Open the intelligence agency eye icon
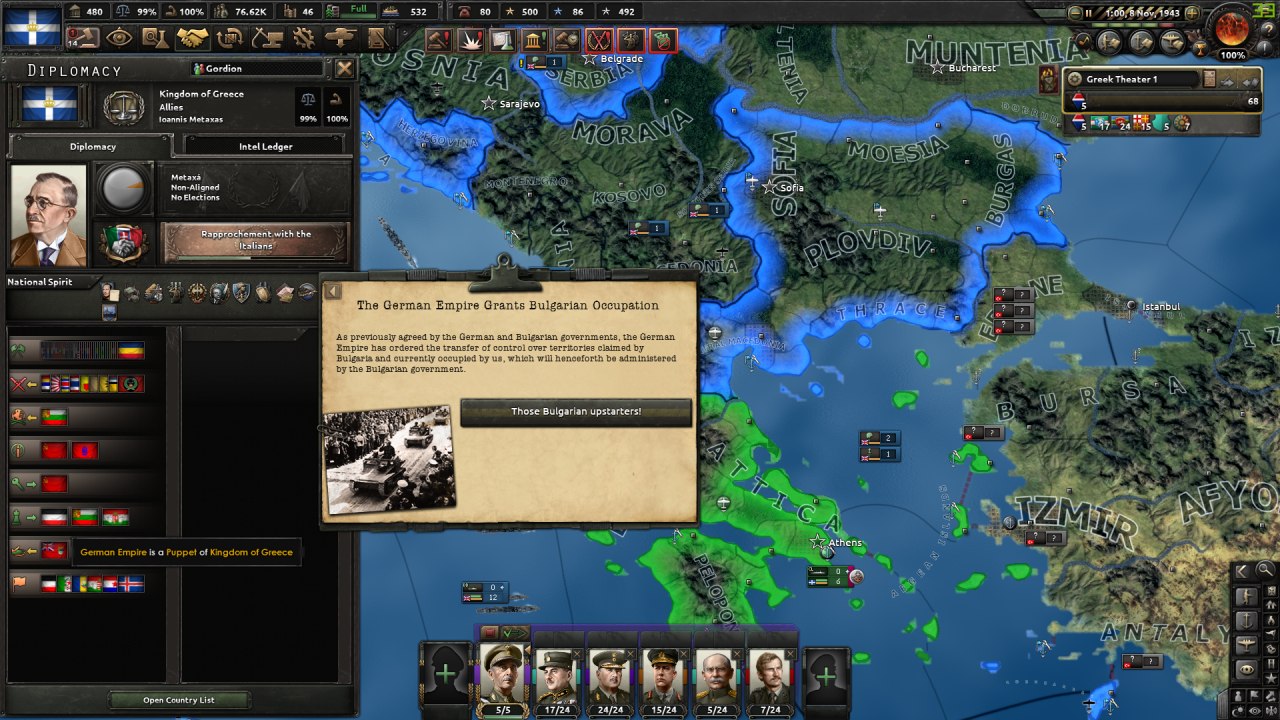 119,38
